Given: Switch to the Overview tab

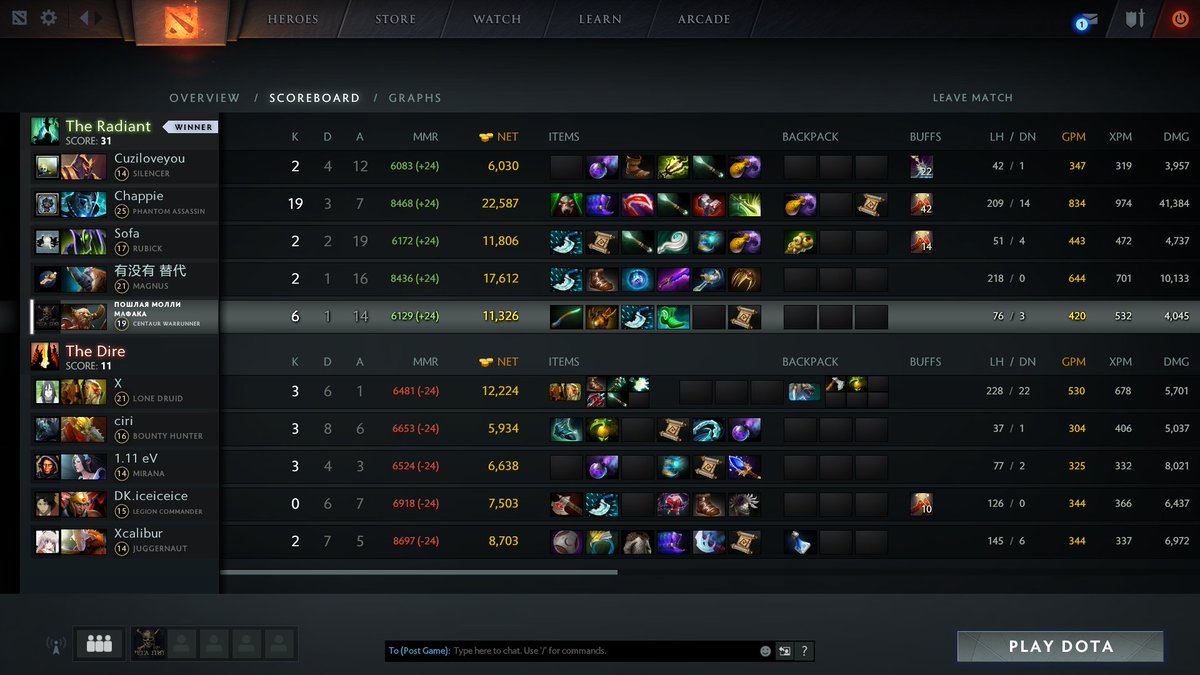Looking at the screenshot, I should [x=204, y=98].
